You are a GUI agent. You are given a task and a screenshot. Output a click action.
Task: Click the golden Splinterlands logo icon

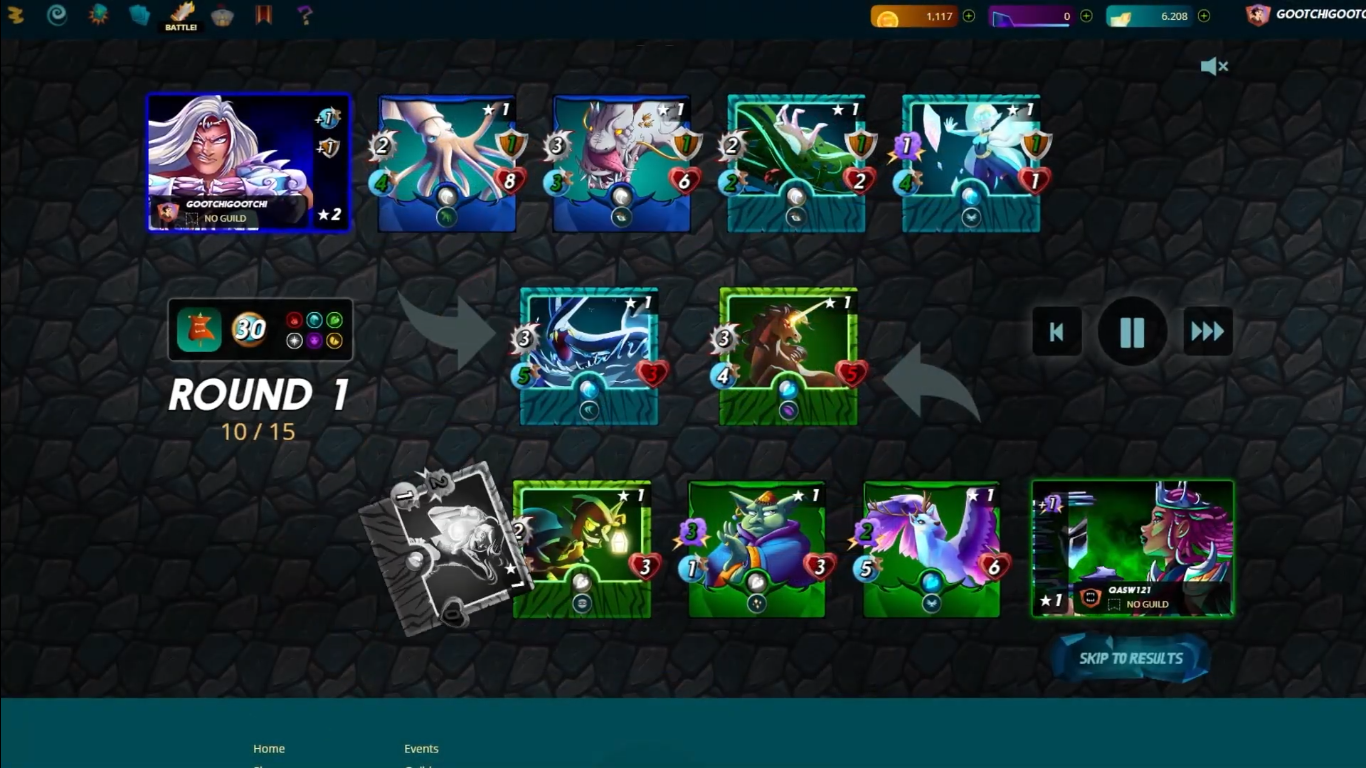(x=15, y=15)
